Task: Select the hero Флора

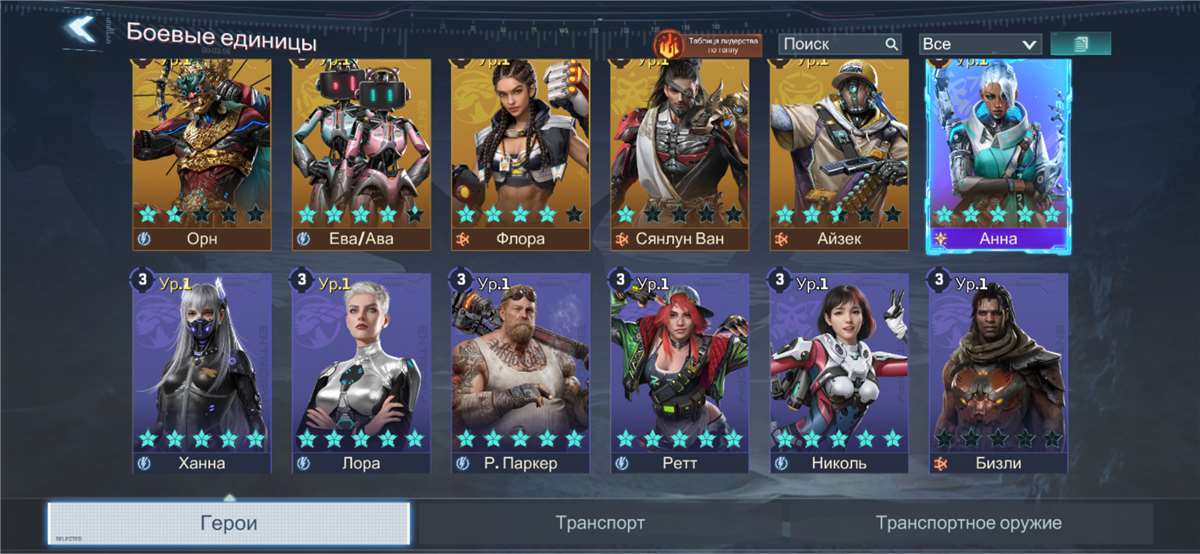Action: point(520,150)
